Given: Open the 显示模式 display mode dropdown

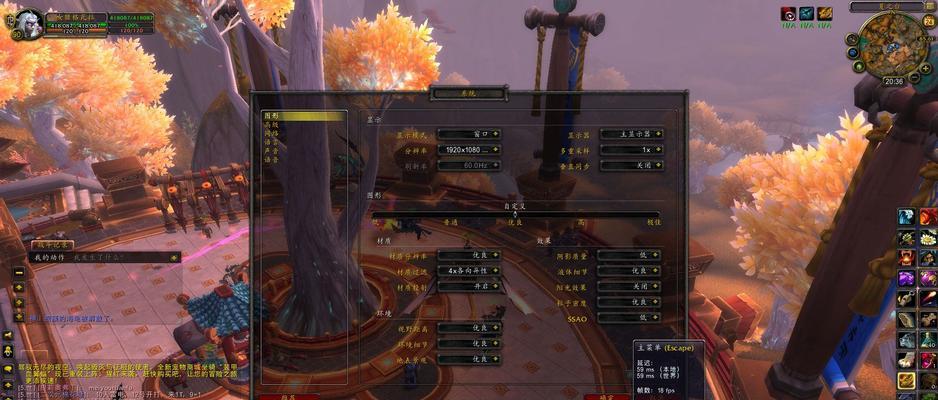Looking at the screenshot, I should click(x=469, y=134).
